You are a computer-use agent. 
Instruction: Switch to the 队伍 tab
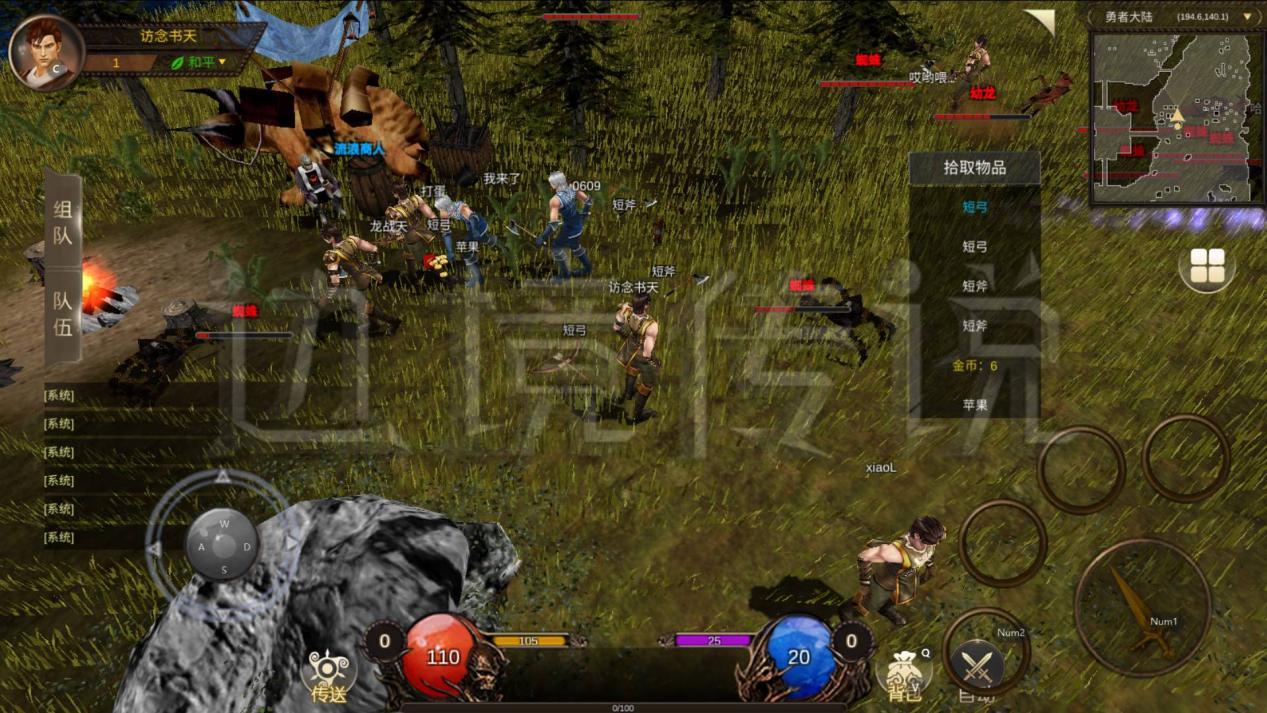tap(63, 313)
